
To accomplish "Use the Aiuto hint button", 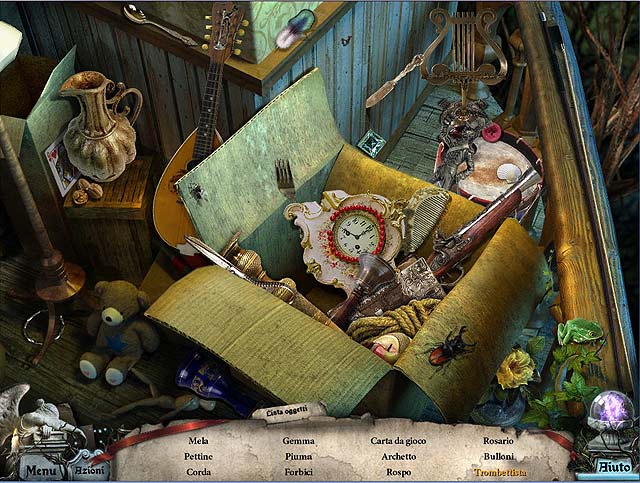I will pyautogui.click(x=613, y=466).
